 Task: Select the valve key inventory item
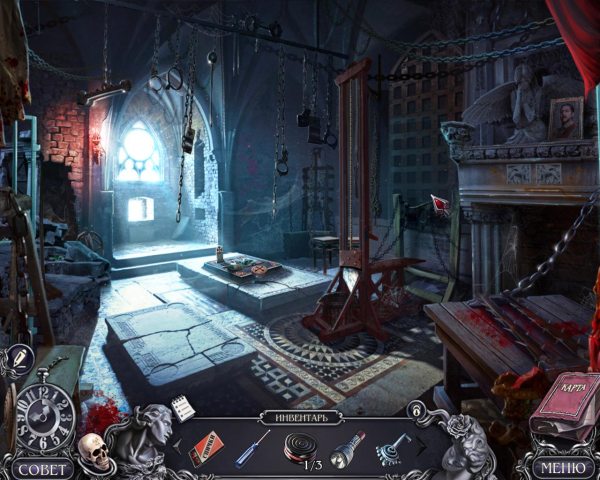coord(392,448)
